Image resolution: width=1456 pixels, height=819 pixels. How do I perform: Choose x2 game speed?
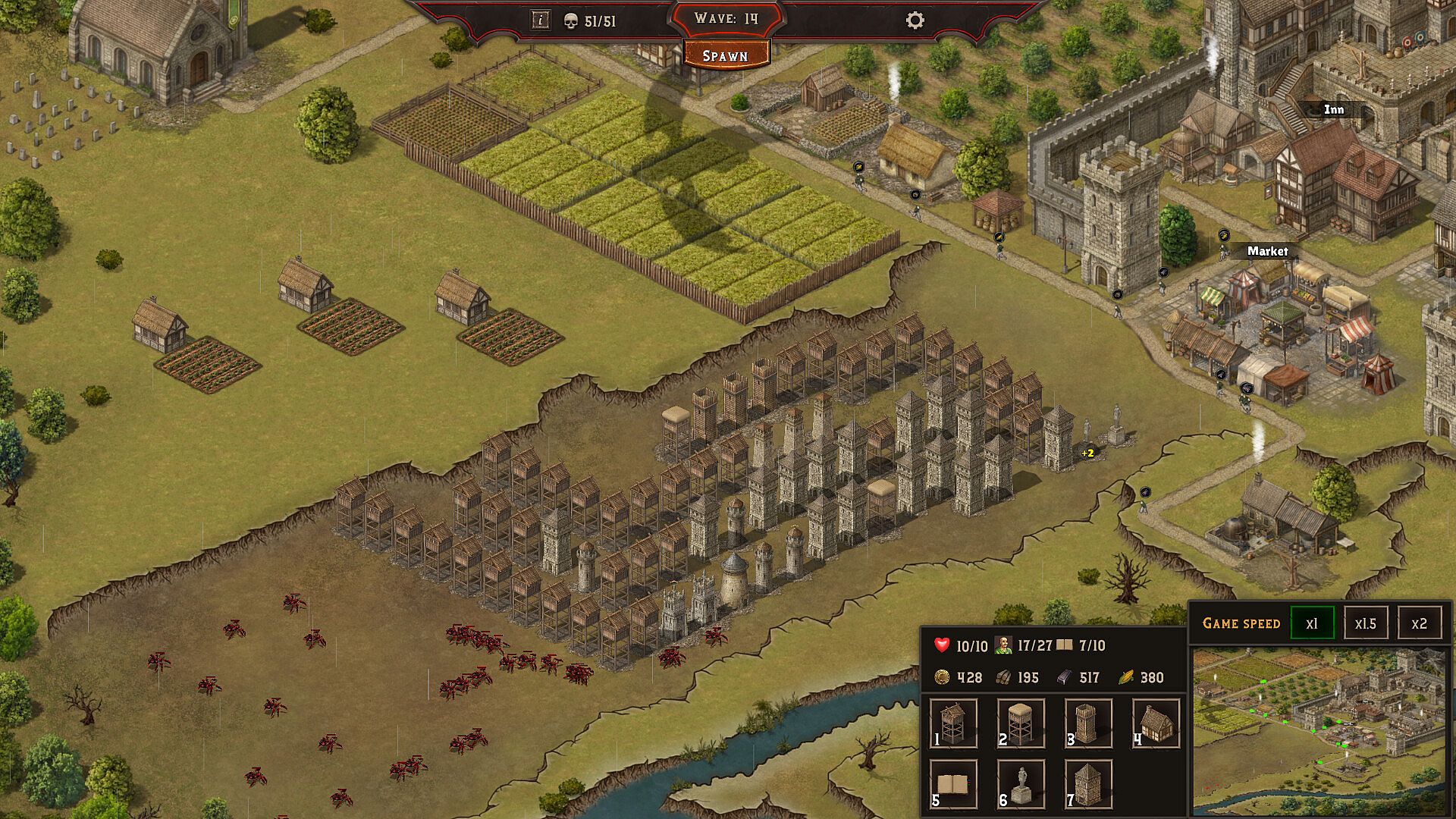pos(1419,623)
